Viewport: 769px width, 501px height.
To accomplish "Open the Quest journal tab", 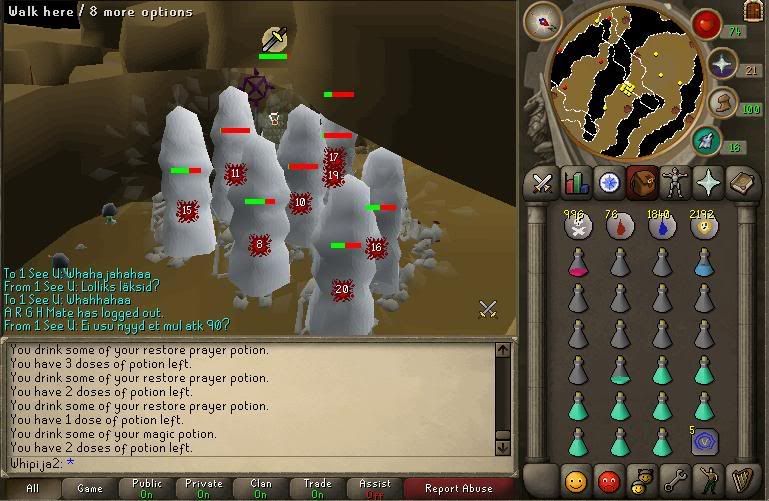I will pos(609,183).
